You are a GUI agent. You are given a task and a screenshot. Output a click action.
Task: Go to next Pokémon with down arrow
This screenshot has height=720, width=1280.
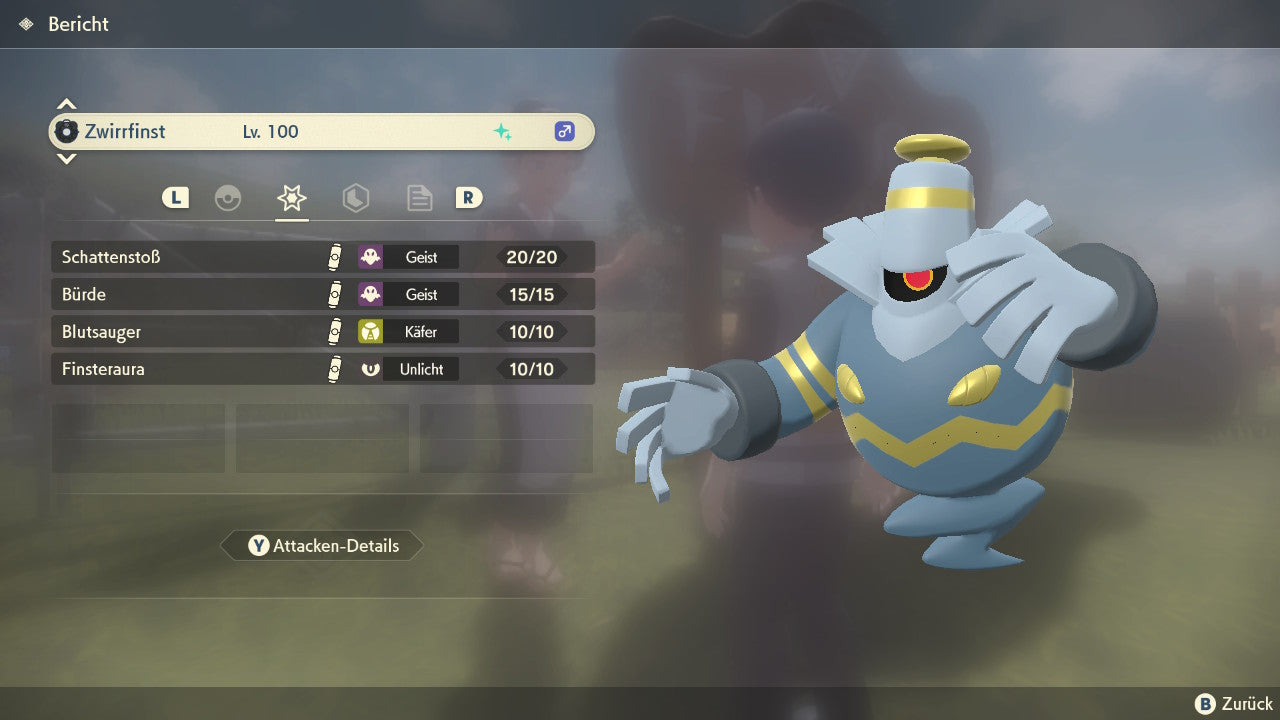click(x=66, y=158)
